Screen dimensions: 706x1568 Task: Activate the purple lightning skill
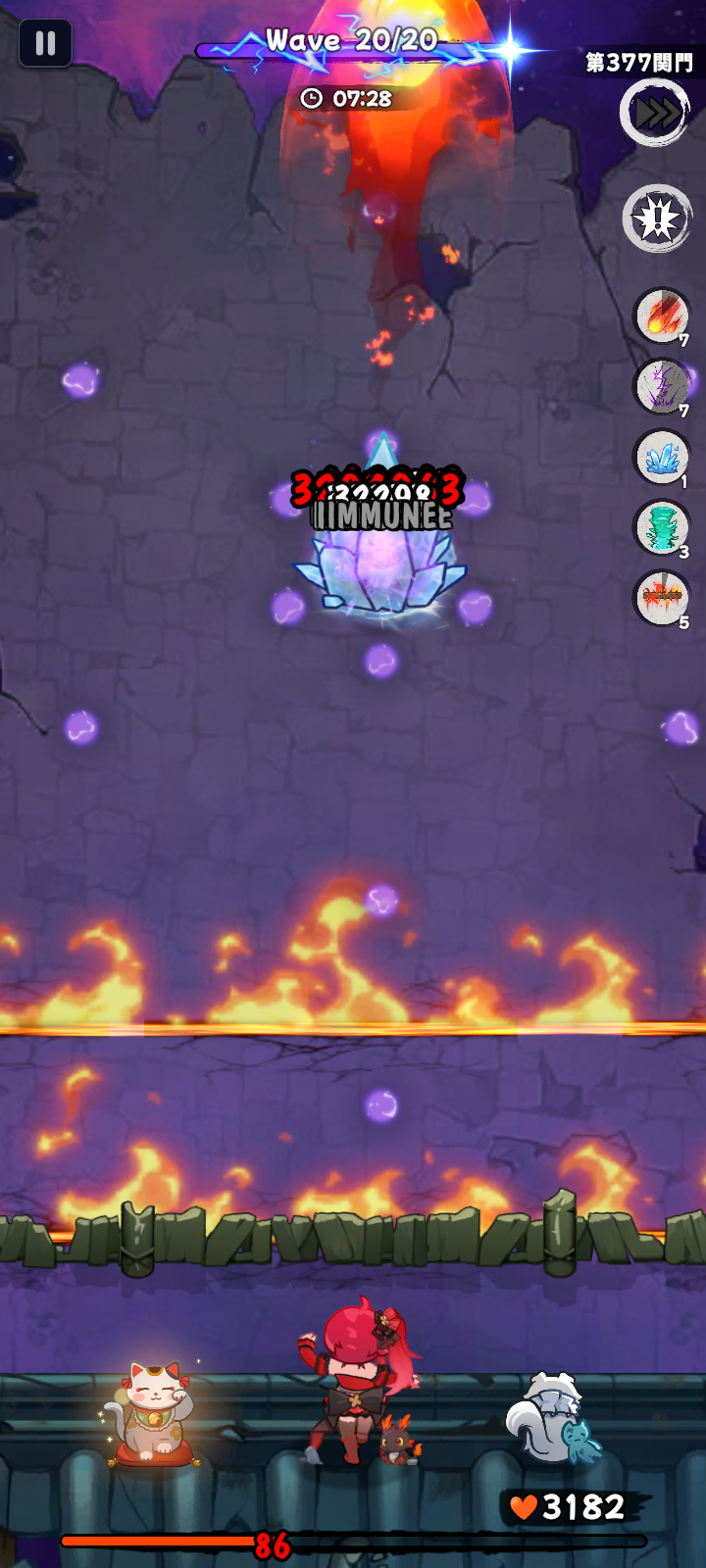662,386
